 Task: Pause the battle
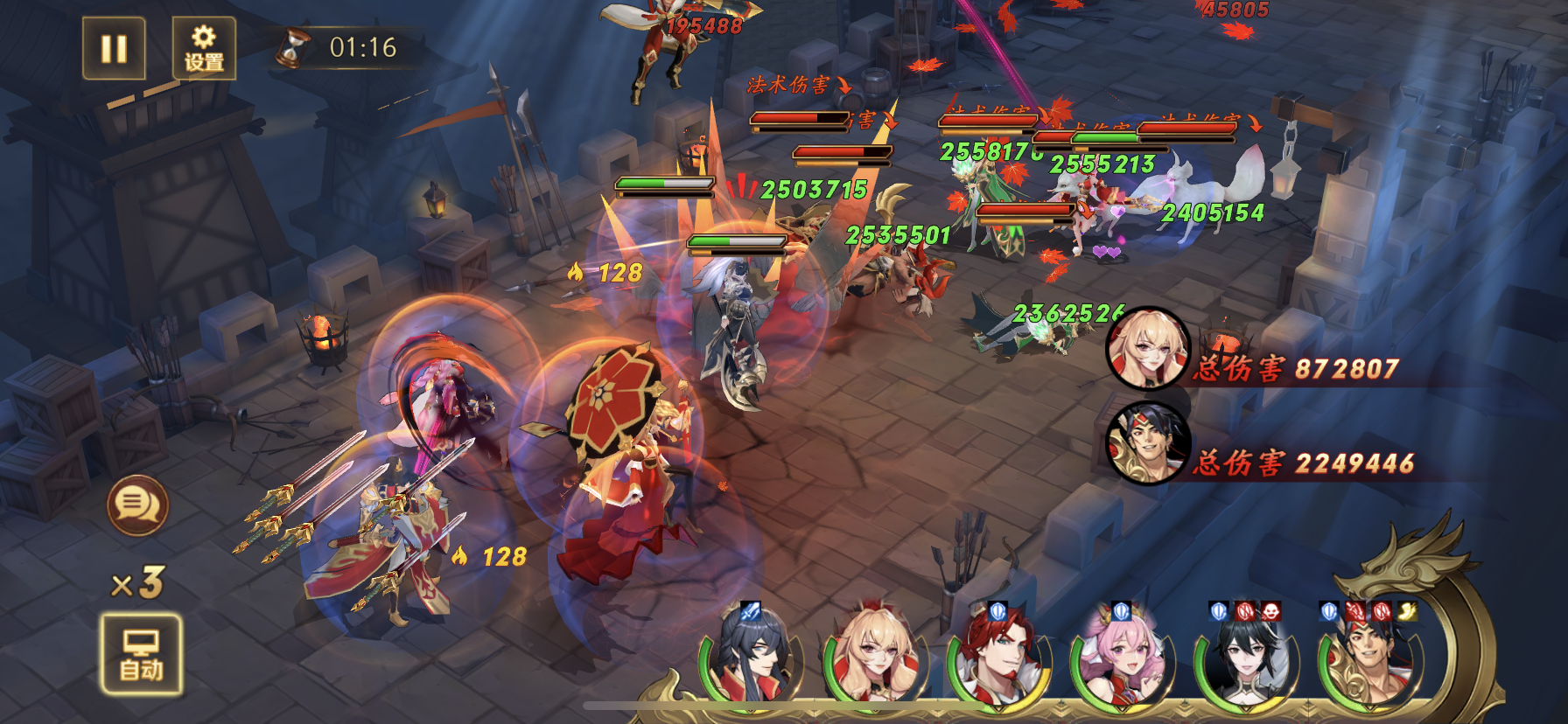pyautogui.click(x=114, y=48)
